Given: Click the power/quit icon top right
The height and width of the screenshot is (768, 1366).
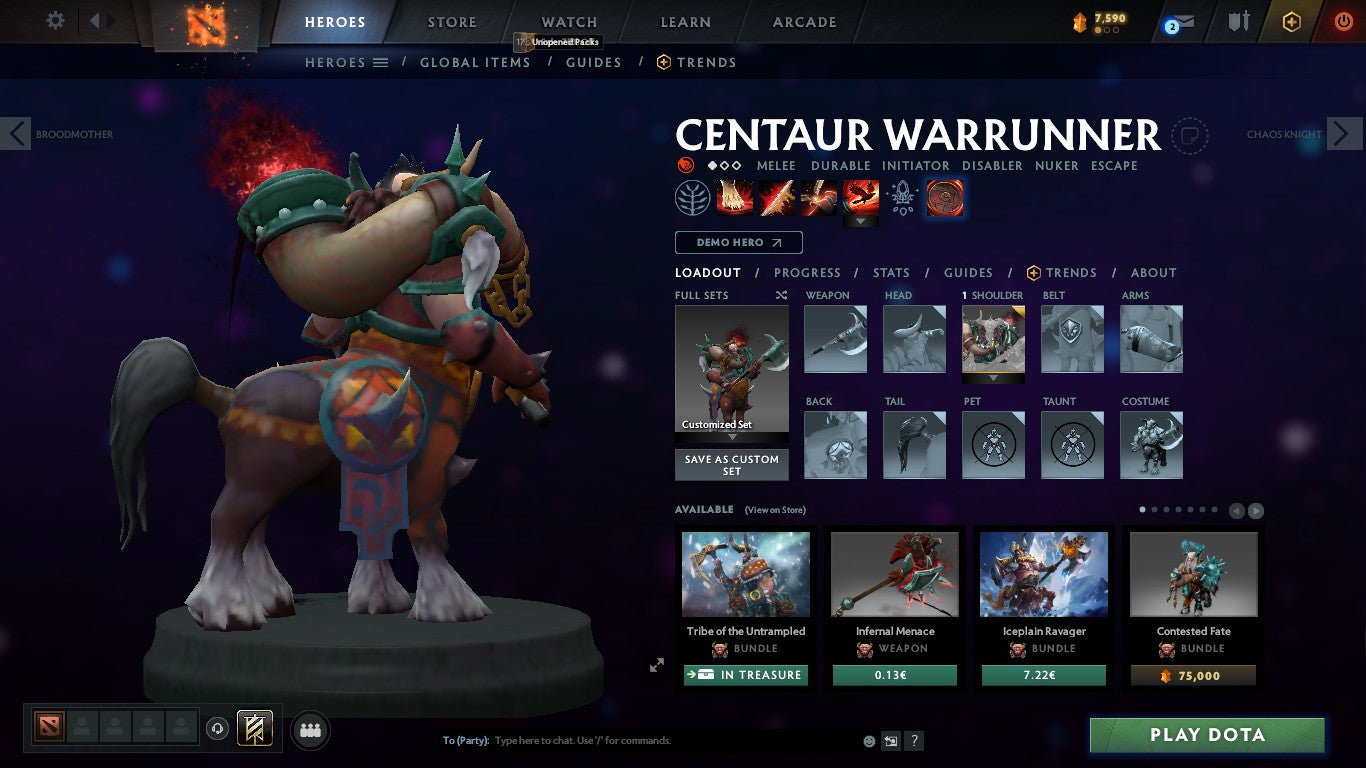Looking at the screenshot, I should (x=1344, y=20).
